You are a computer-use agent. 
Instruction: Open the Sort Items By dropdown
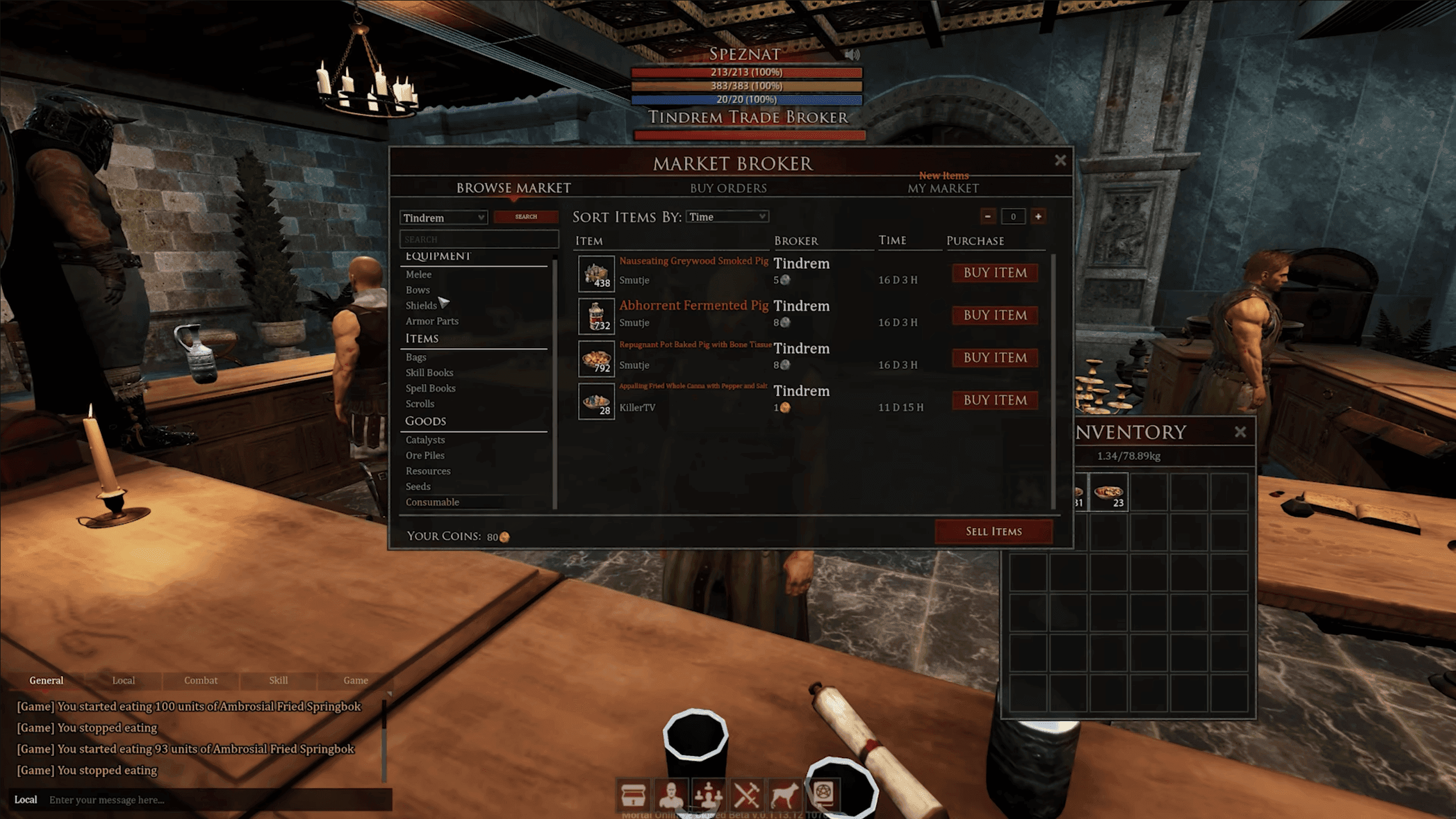tap(728, 217)
